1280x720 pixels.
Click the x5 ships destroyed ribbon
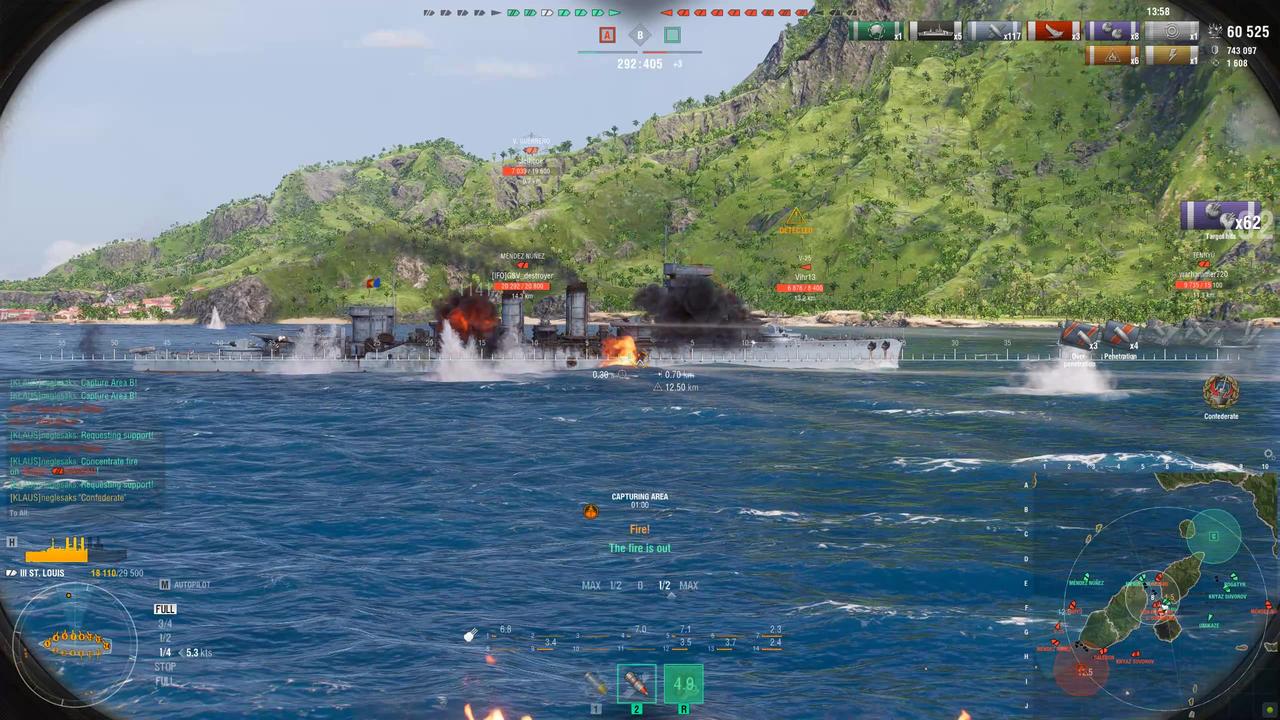pyautogui.click(x=934, y=32)
